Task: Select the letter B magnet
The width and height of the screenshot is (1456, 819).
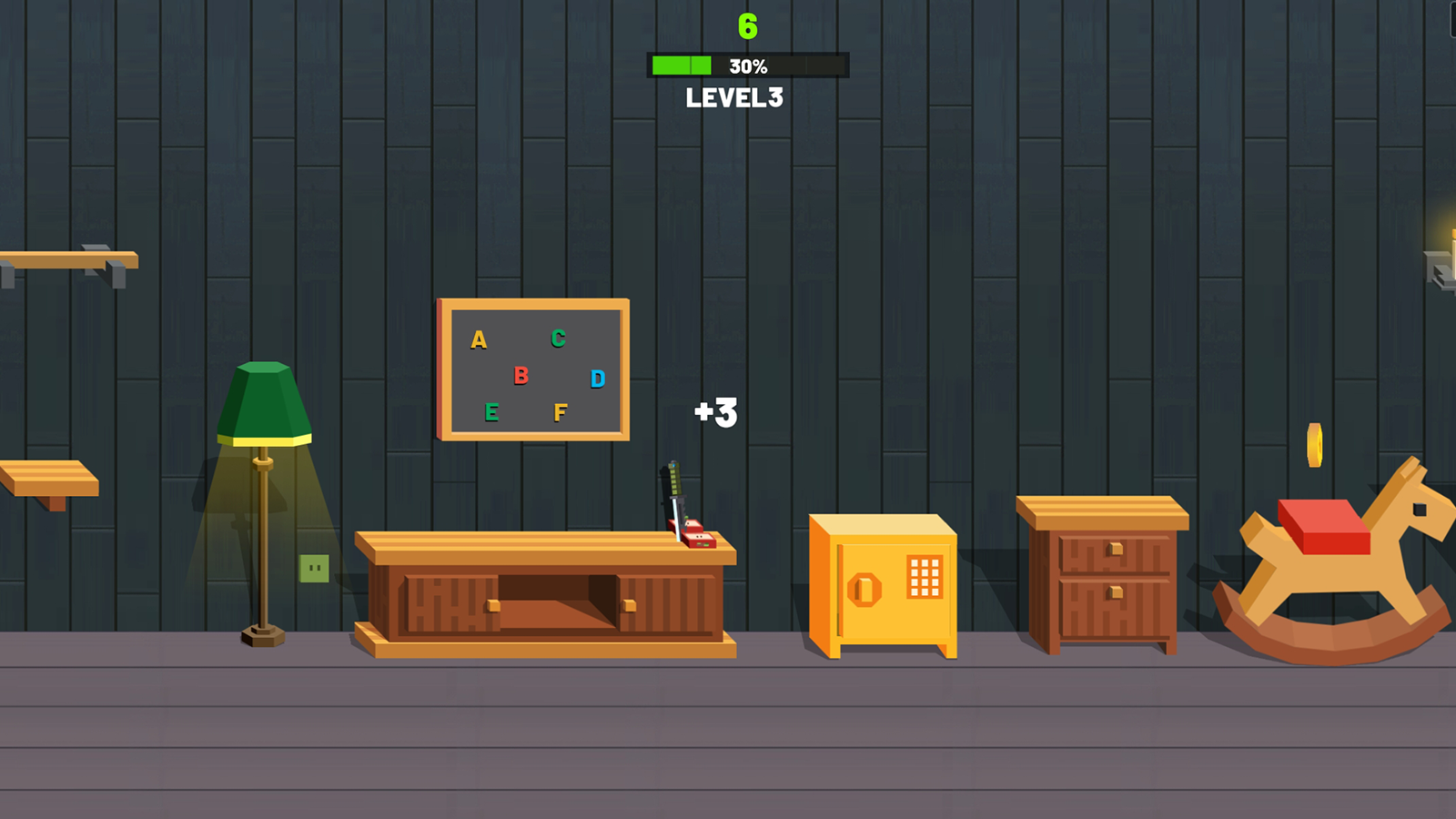Action: pos(520,374)
